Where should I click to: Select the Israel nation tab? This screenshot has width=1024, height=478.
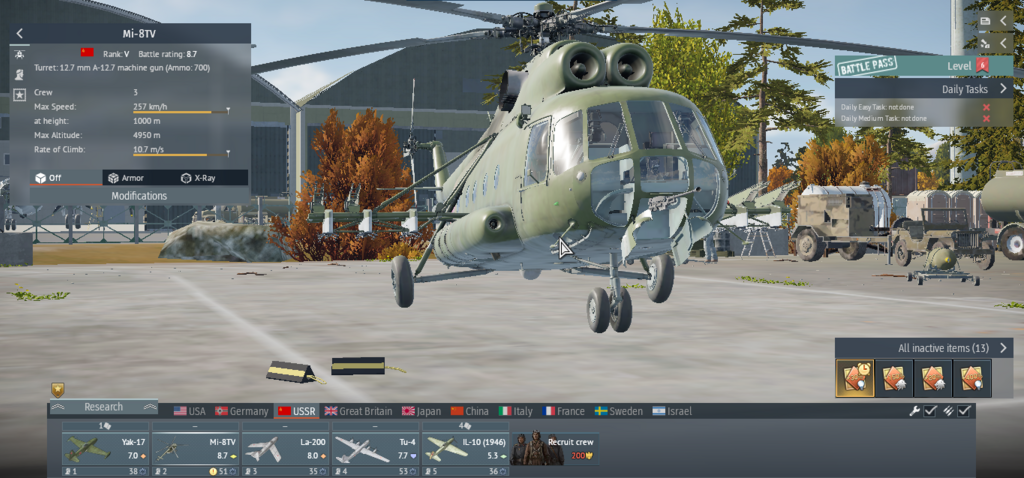[x=672, y=411]
